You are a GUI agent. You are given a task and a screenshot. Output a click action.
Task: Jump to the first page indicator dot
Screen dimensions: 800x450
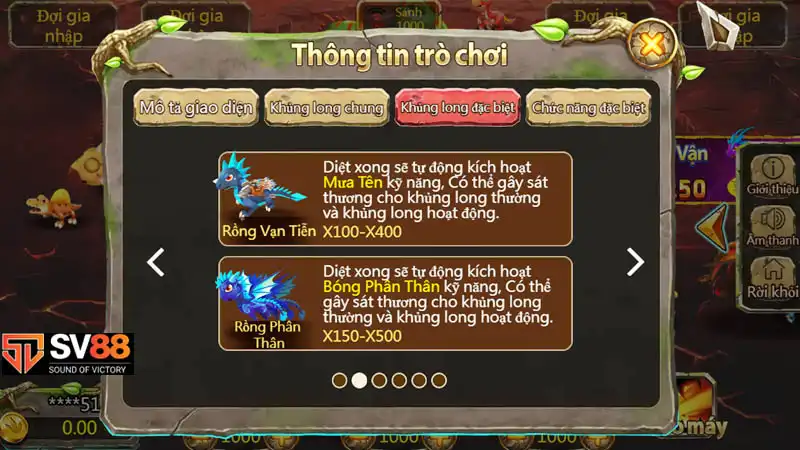(x=339, y=380)
